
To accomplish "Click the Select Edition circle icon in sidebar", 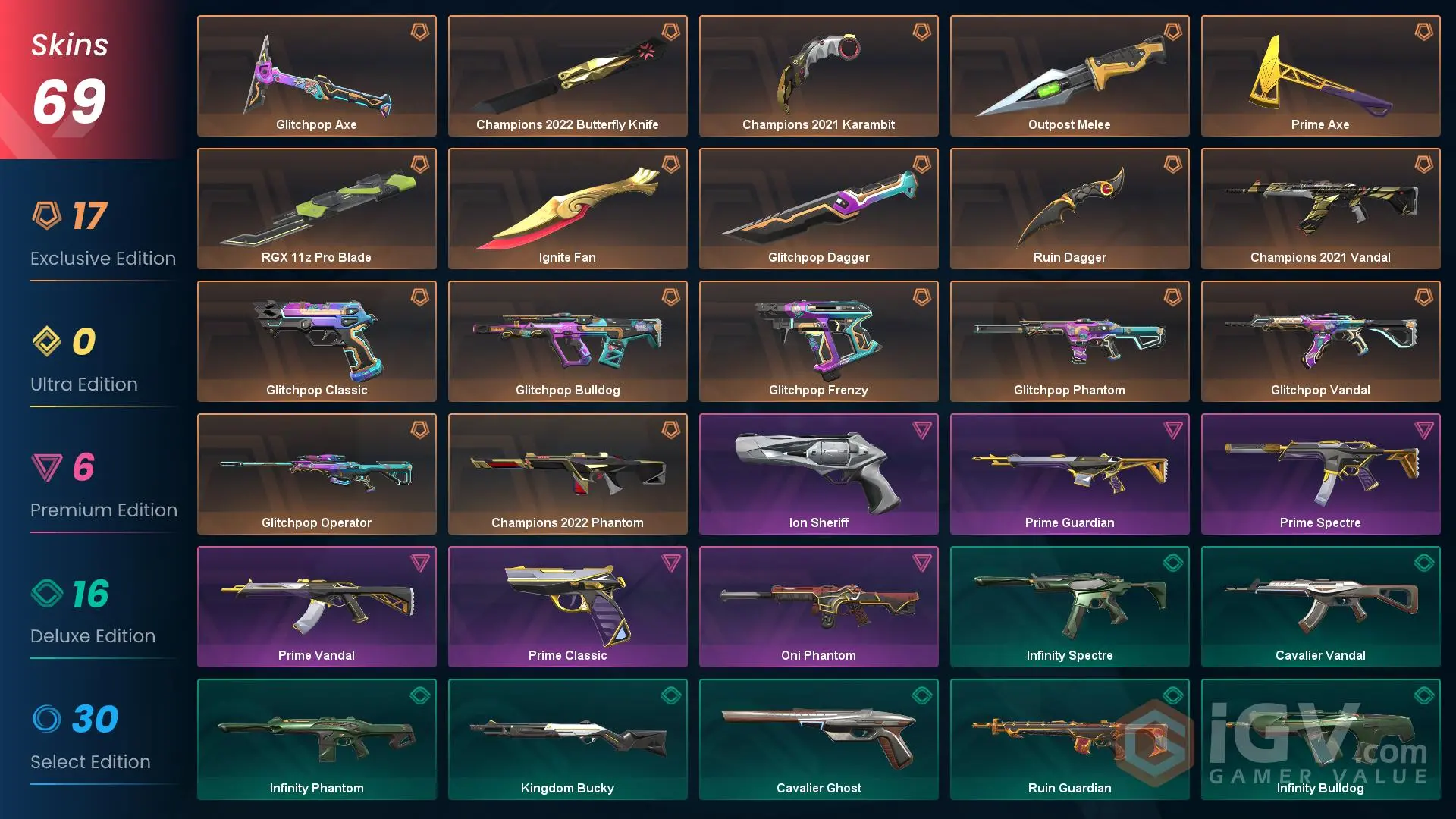I will click(x=48, y=721).
